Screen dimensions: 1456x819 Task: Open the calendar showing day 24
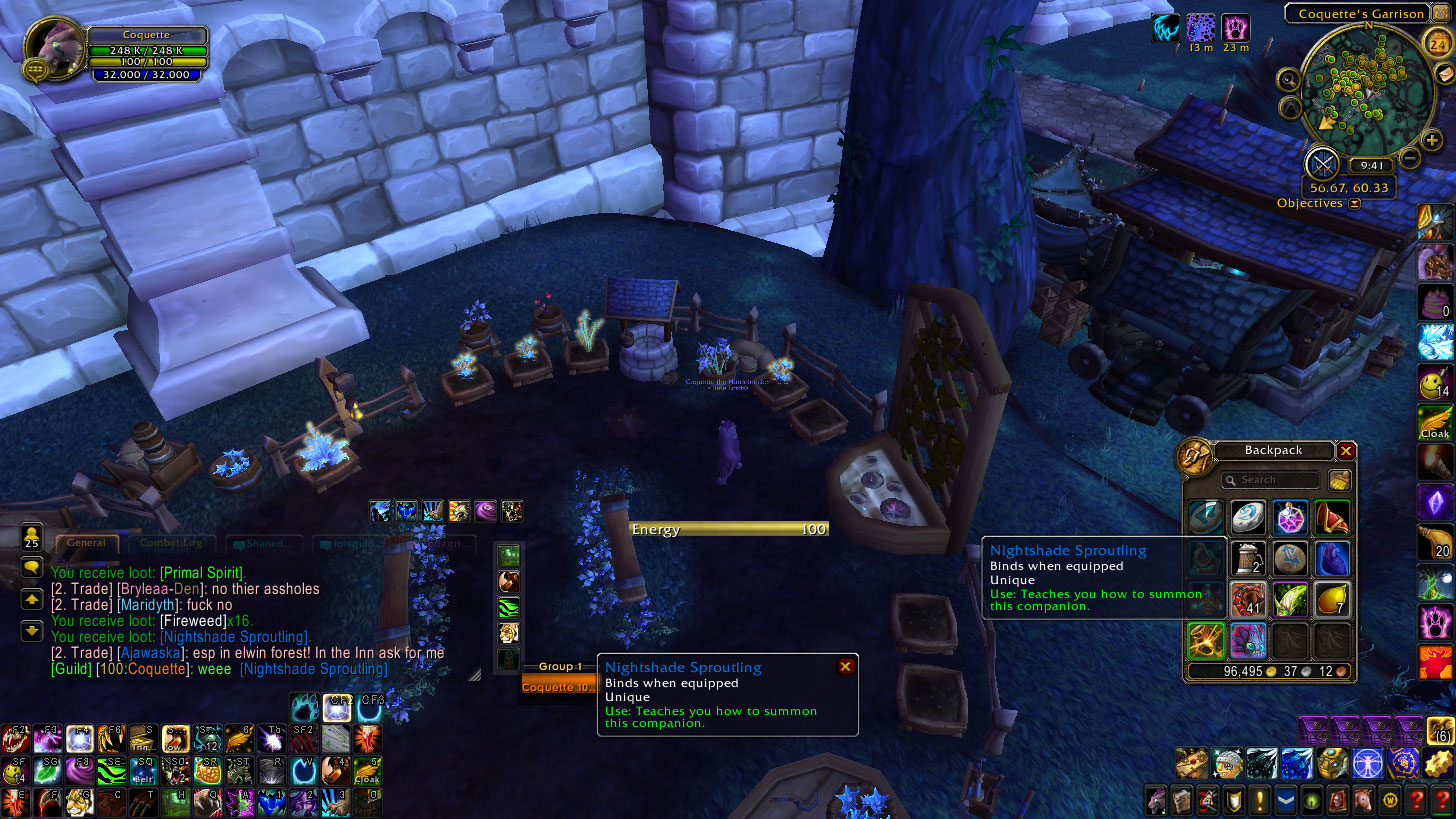point(1437,42)
